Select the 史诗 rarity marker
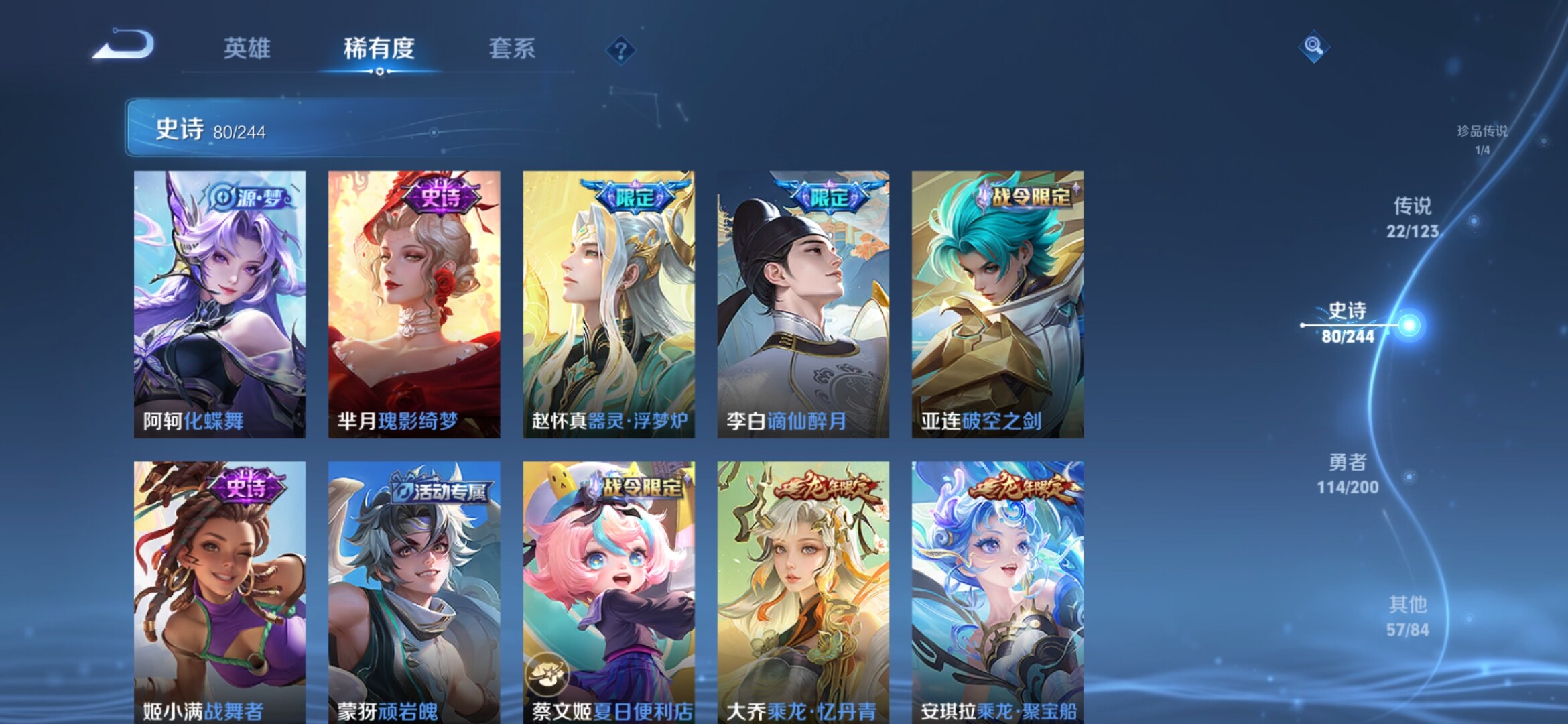Viewport: 1568px width, 724px height. [1348, 322]
